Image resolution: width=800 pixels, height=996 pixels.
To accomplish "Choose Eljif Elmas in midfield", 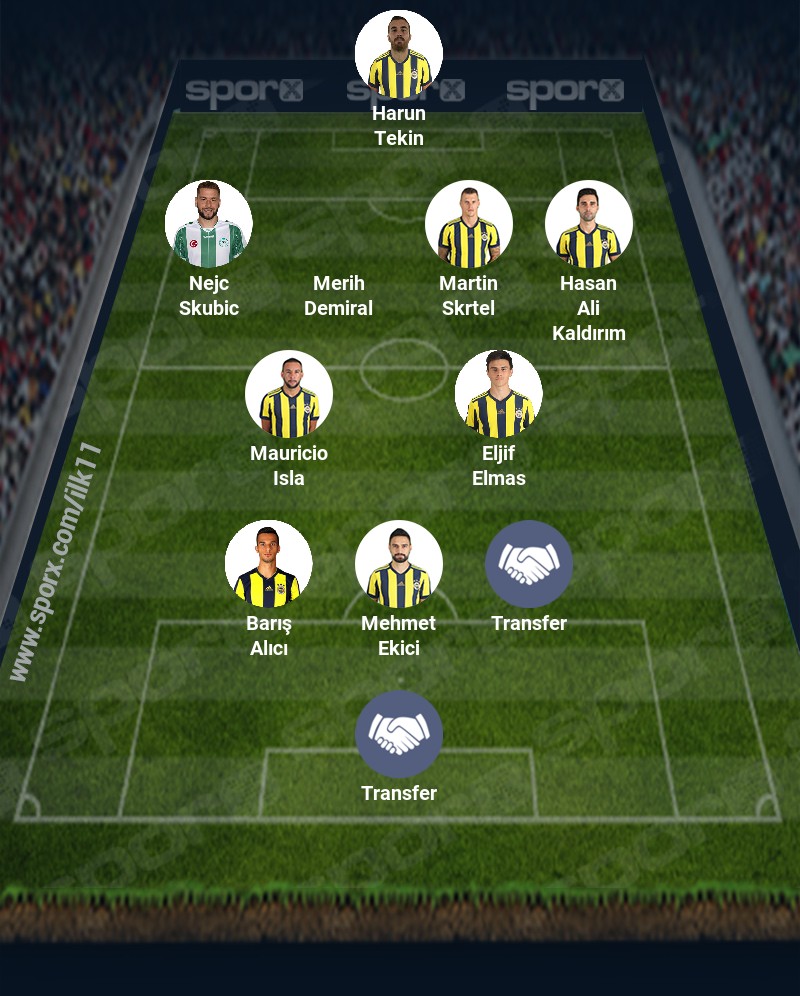I will [499, 394].
